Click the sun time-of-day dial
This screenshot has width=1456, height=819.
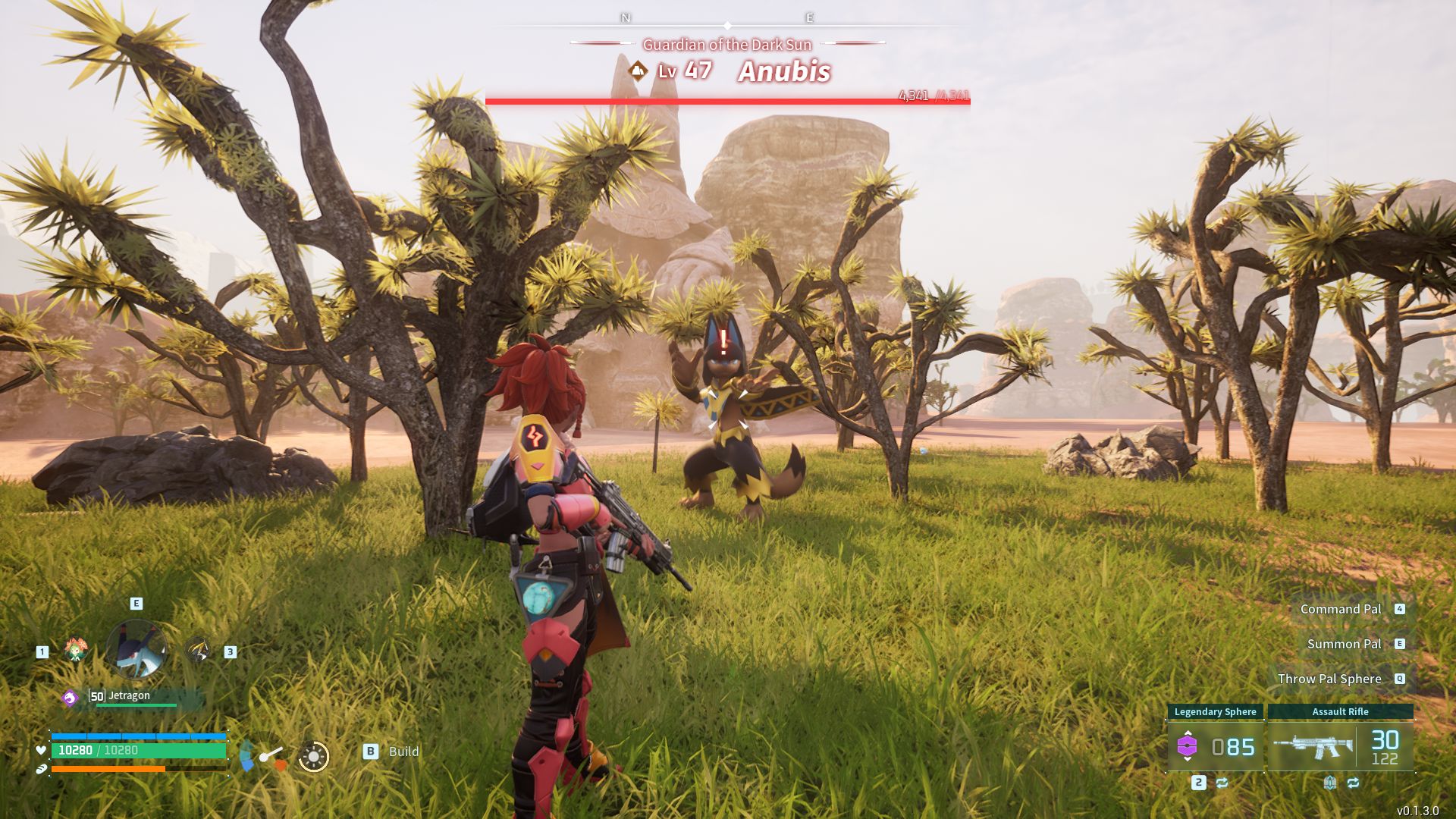coord(313,756)
